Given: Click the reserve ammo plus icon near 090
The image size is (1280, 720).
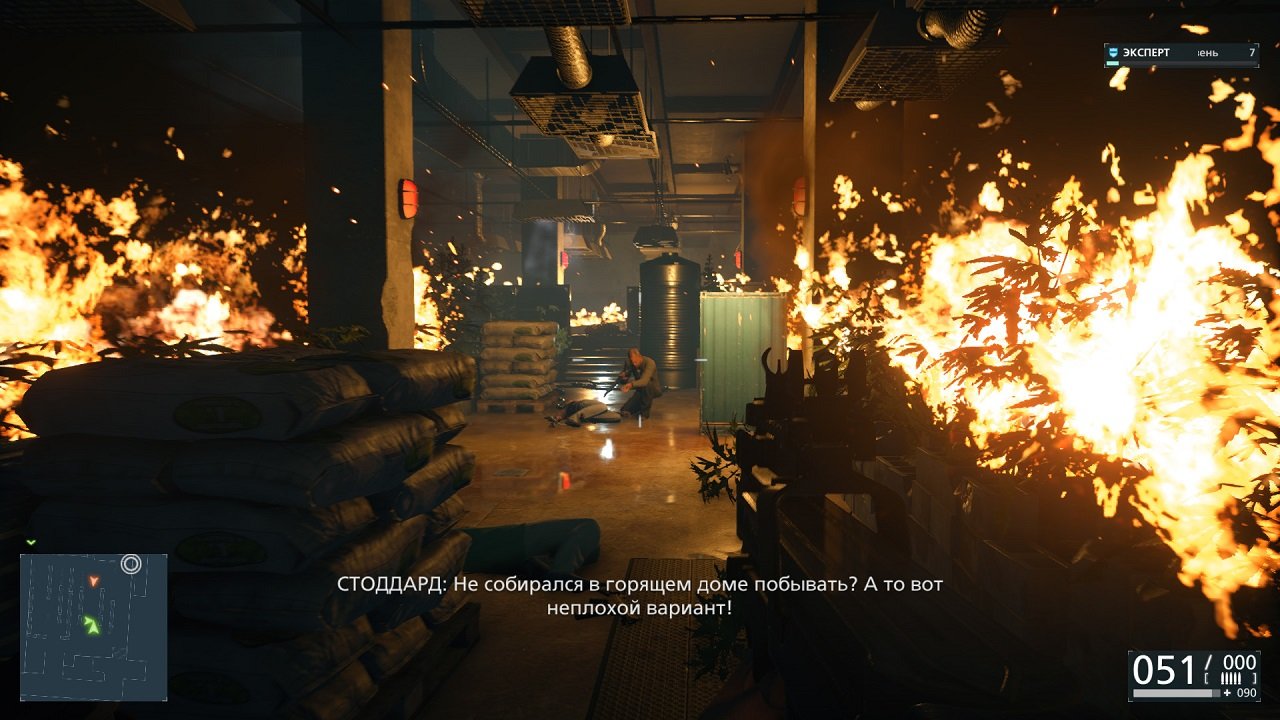Looking at the screenshot, I should click(1227, 693).
